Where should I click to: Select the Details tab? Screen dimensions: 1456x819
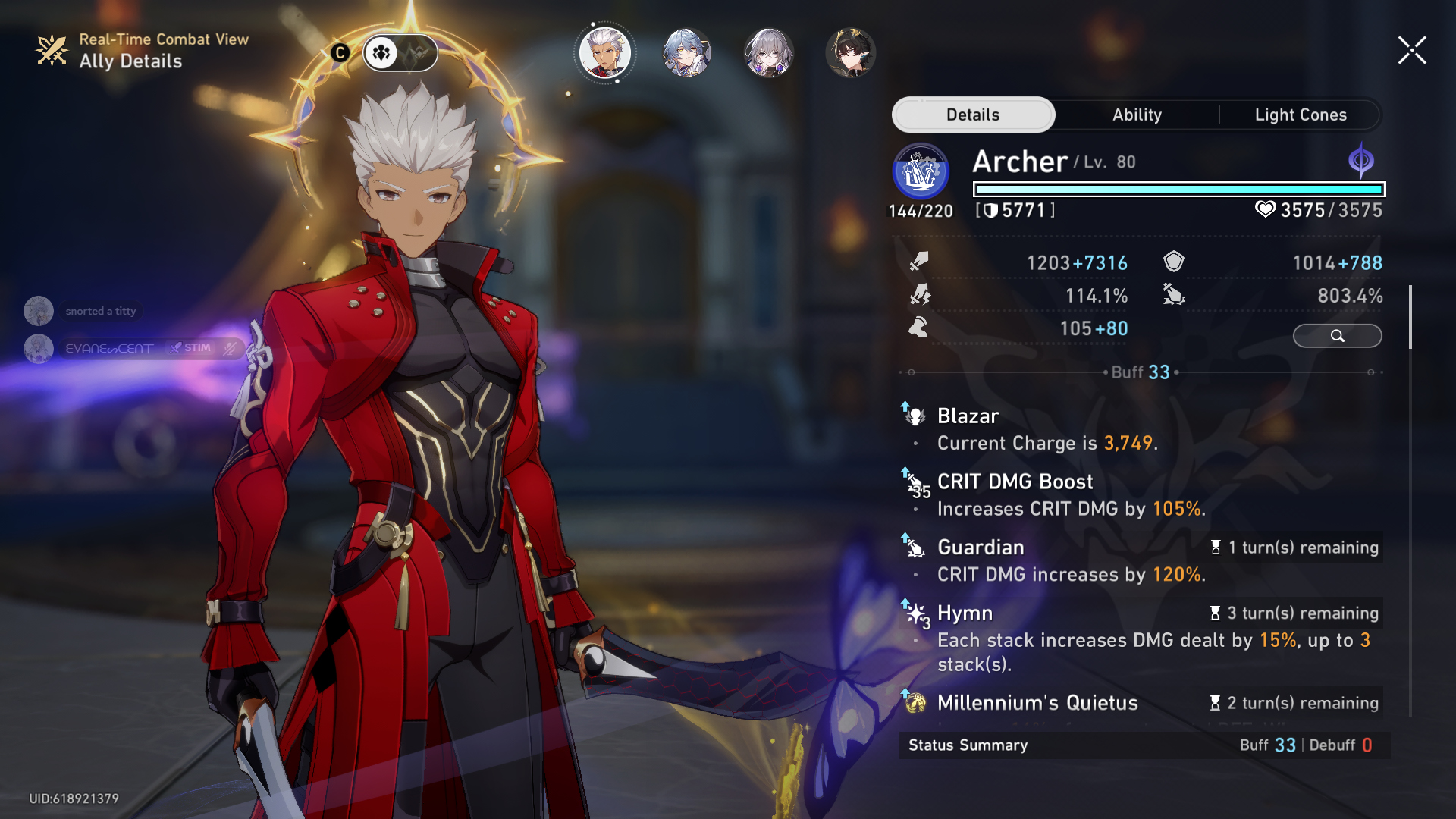[973, 115]
